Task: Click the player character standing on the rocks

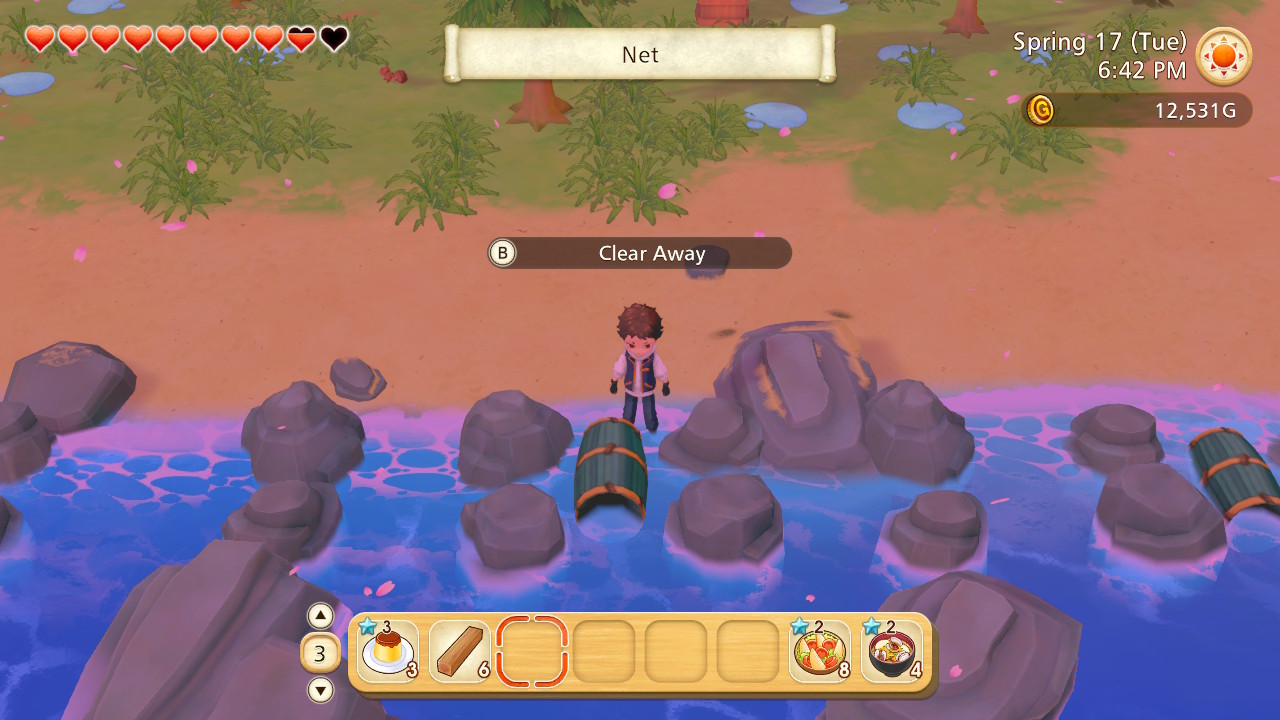Action: [x=640, y=370]
